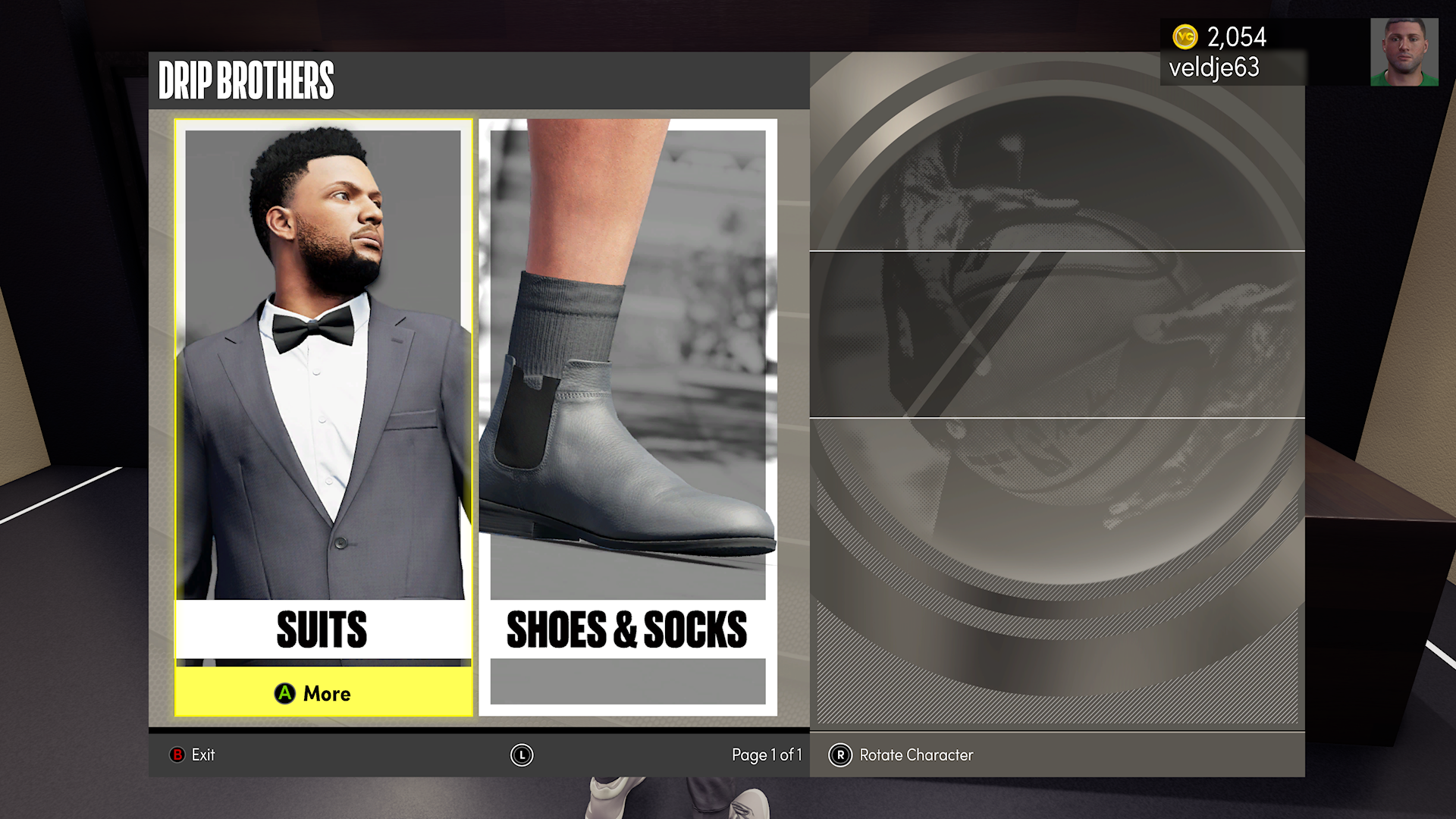Viewport: 1456px width, 819px height.
Task: Choose Rotate Character option
Action: point(902,755)
